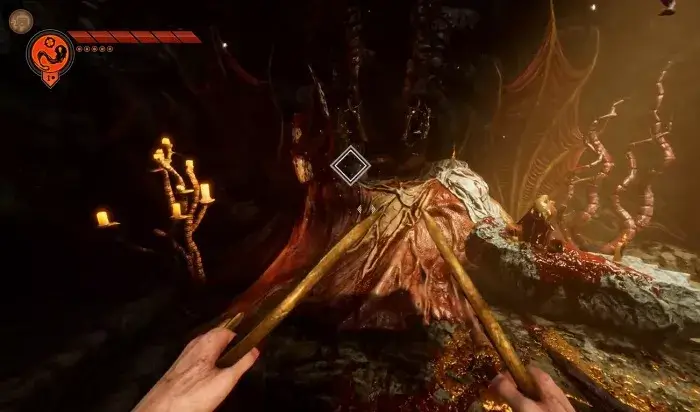Select the orange serpent emblem

[x=49, y=54]
